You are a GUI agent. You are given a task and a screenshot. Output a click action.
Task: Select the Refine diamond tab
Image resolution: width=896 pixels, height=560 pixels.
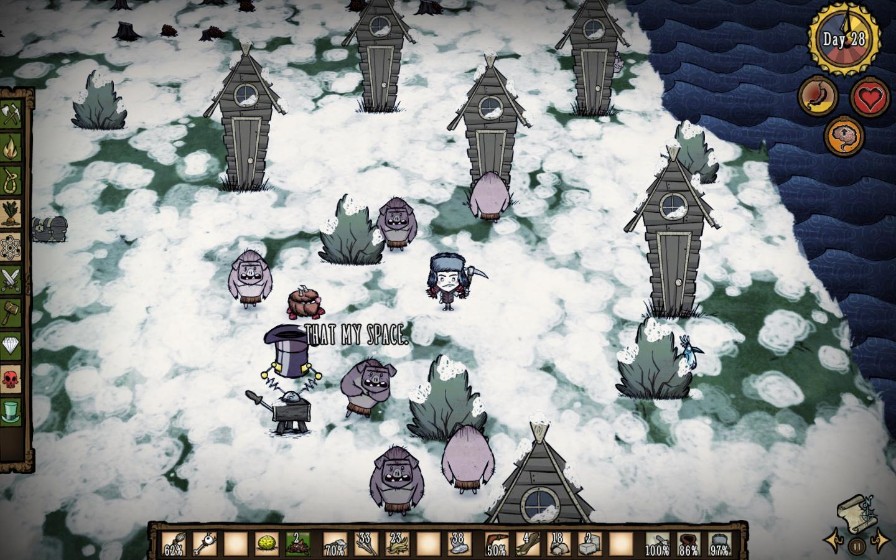[x=11, y=346]
